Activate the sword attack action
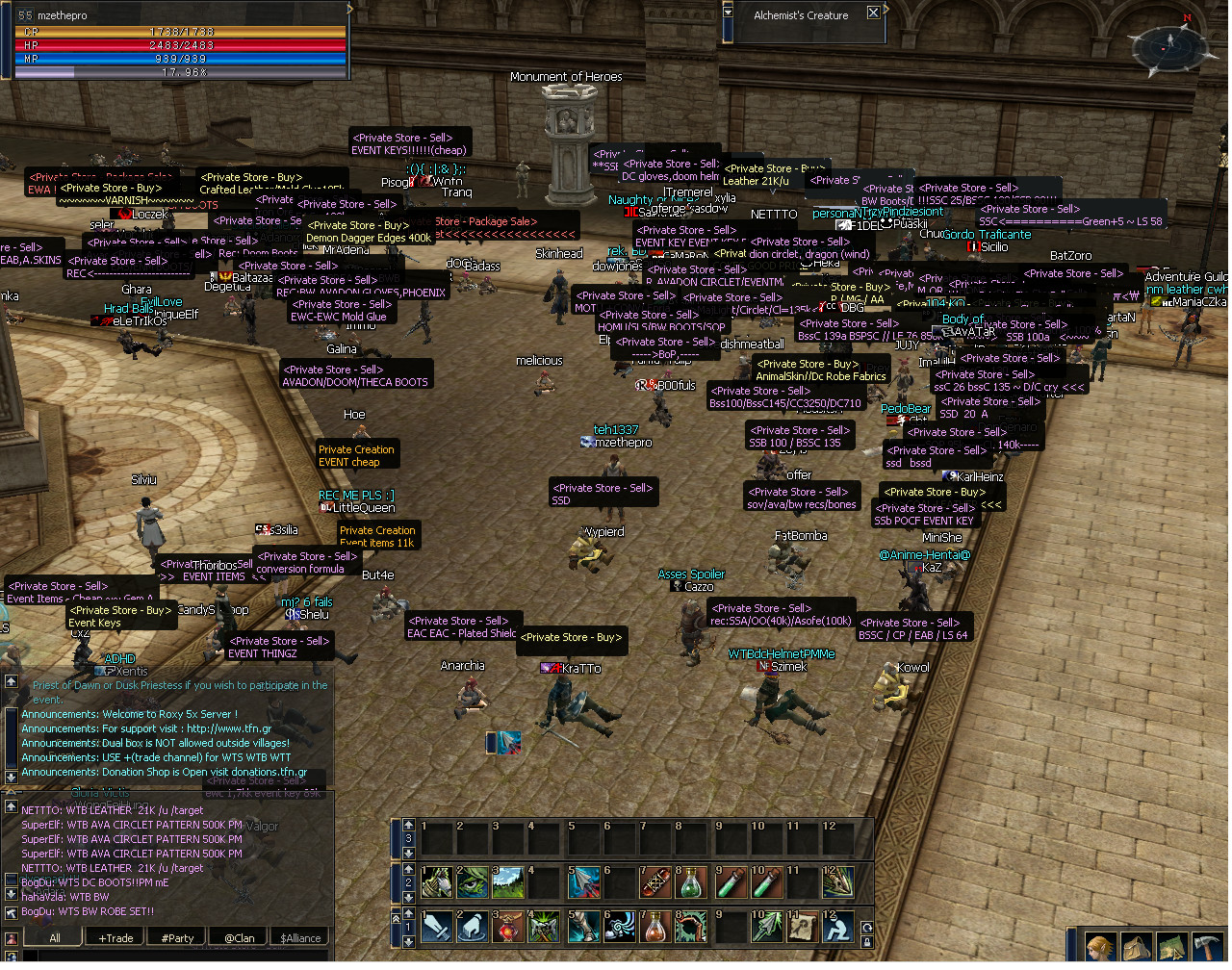The height and width of the screenshot is (970, 1232). (x=437, y=927)
